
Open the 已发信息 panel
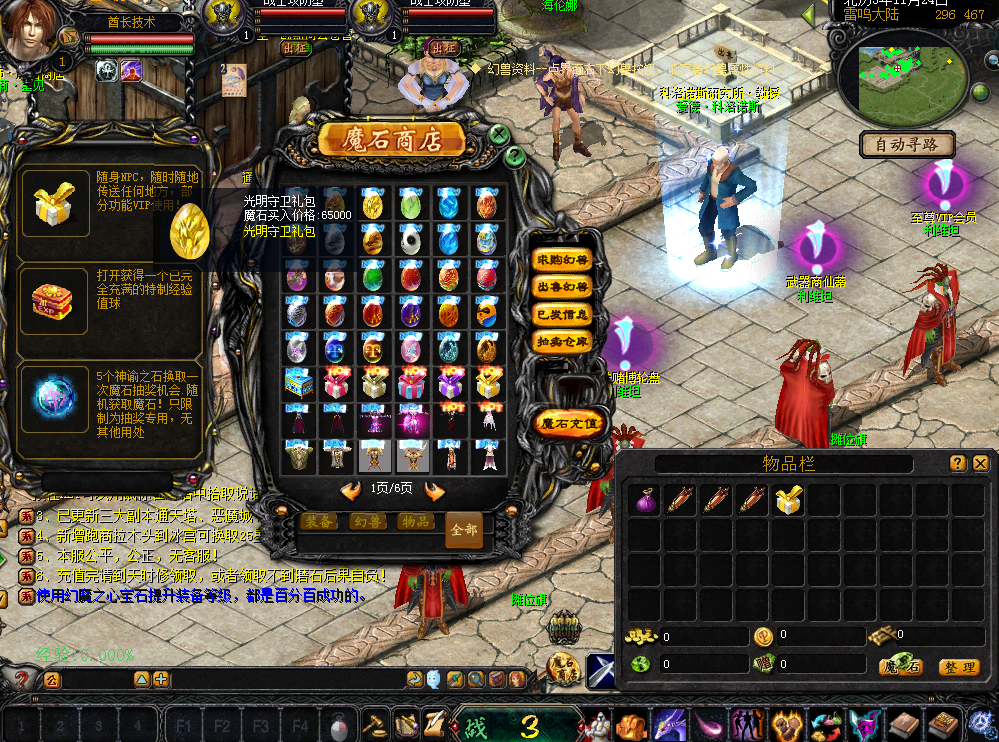tap(561, 314)
